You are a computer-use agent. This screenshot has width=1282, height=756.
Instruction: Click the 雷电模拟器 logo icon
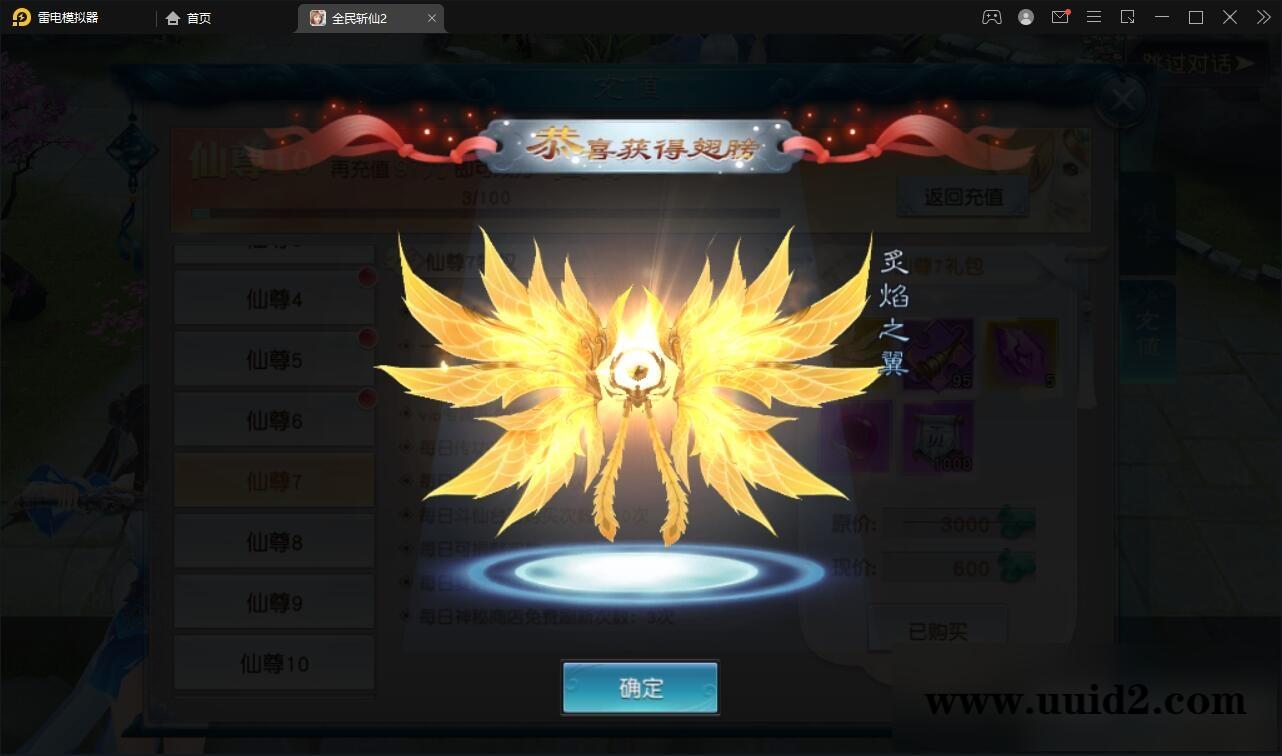20,17
